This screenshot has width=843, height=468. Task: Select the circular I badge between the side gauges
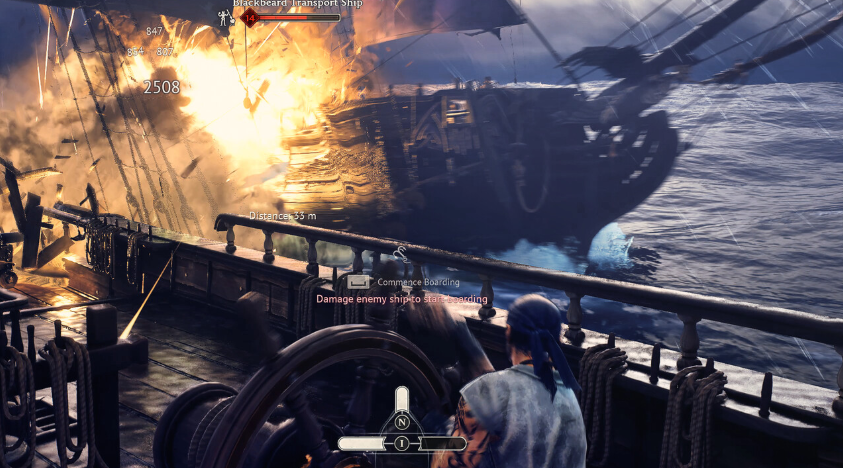click(x=402, y=443)
